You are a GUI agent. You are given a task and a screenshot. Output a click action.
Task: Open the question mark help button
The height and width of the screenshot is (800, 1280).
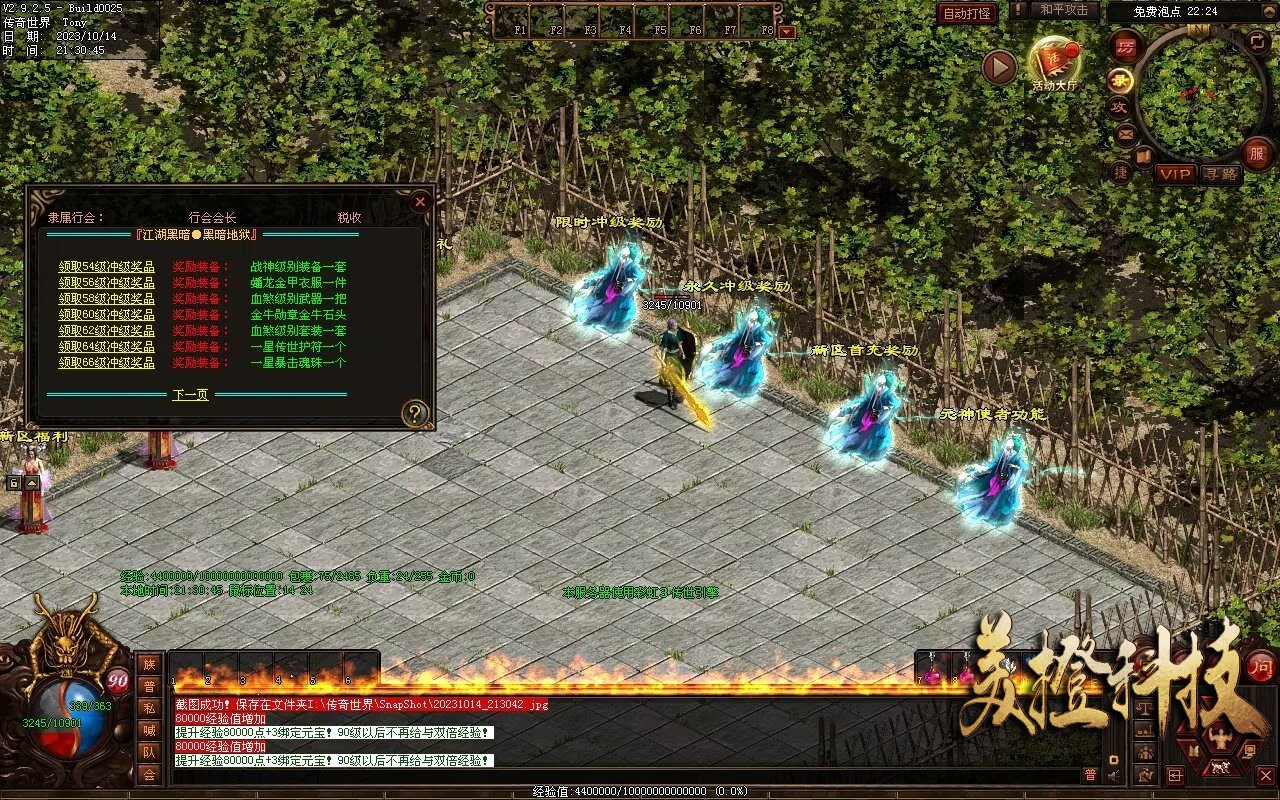coord(415,413)
